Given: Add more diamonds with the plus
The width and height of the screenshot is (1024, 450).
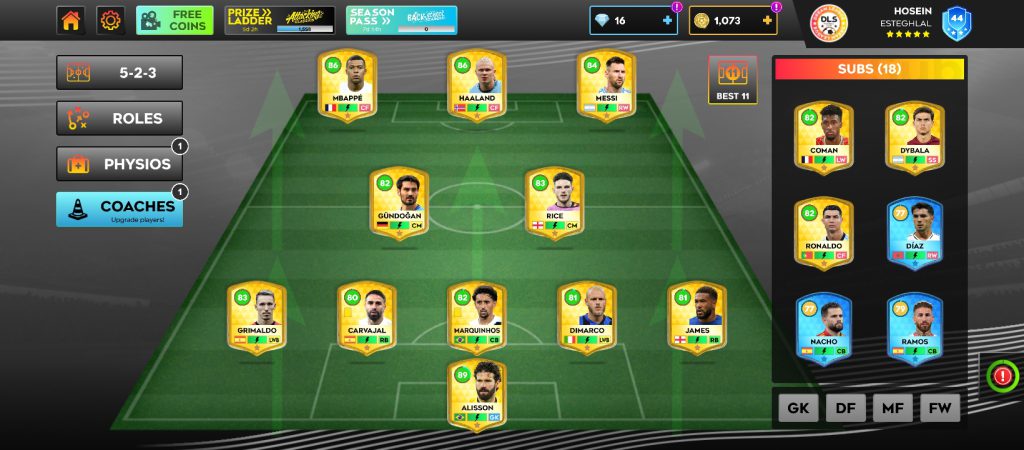Looking at the screenshot, I should (x=668, y=21).
